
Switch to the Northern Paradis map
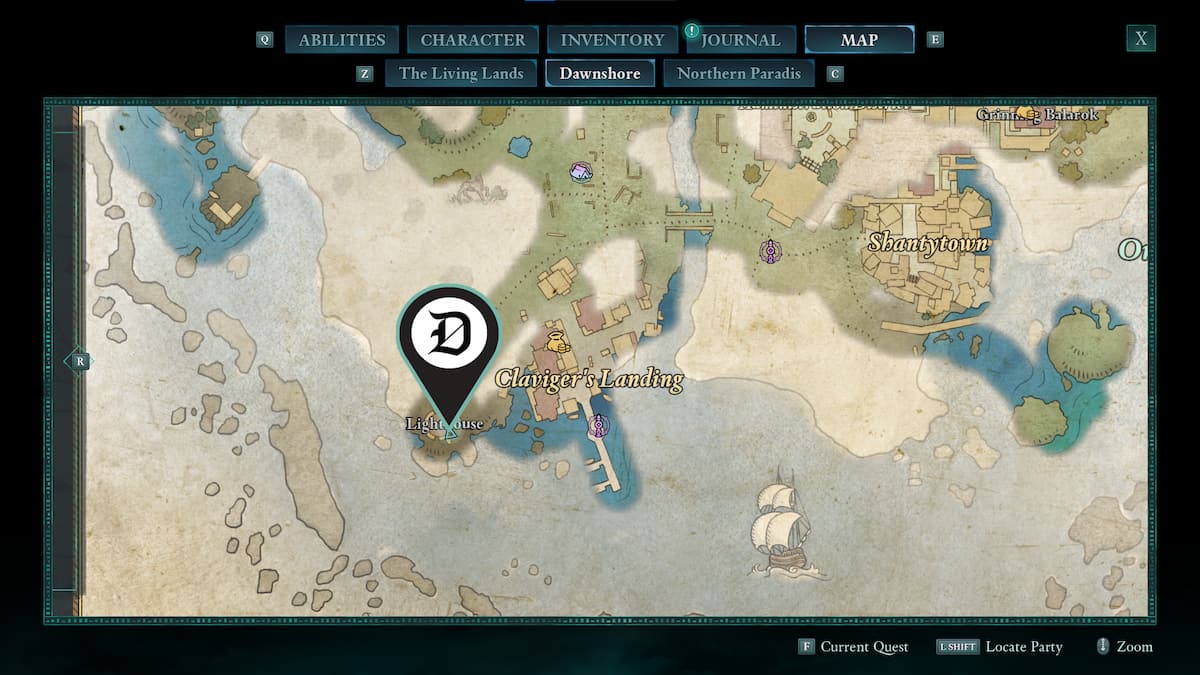tap(739, 73)
